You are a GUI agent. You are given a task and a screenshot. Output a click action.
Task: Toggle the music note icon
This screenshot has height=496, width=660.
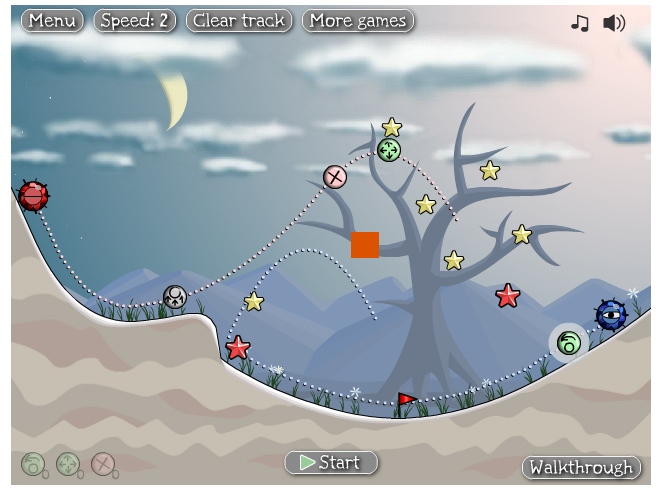coord(580,22)
